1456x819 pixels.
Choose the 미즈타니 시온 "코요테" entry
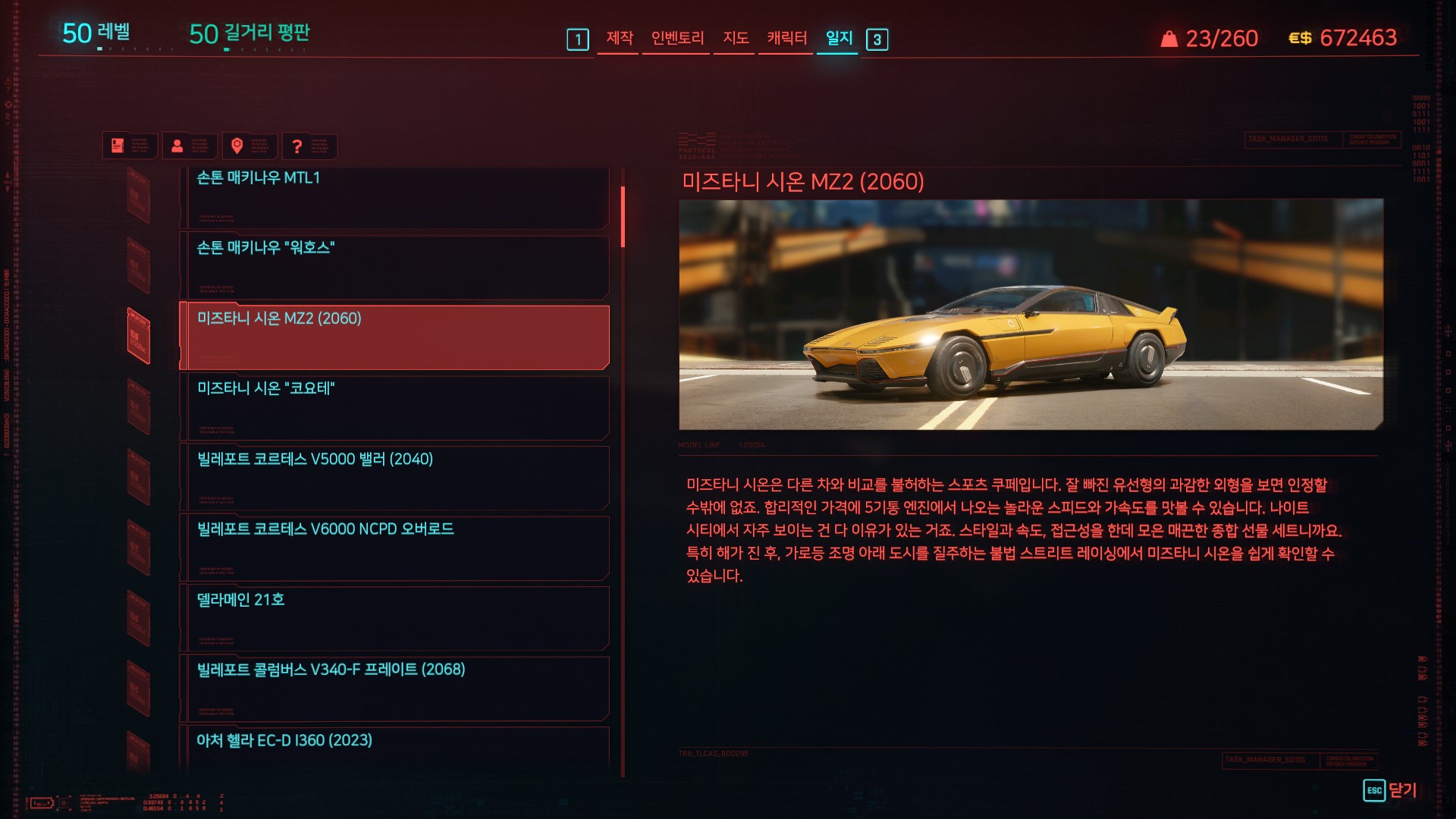click(394, 407)
